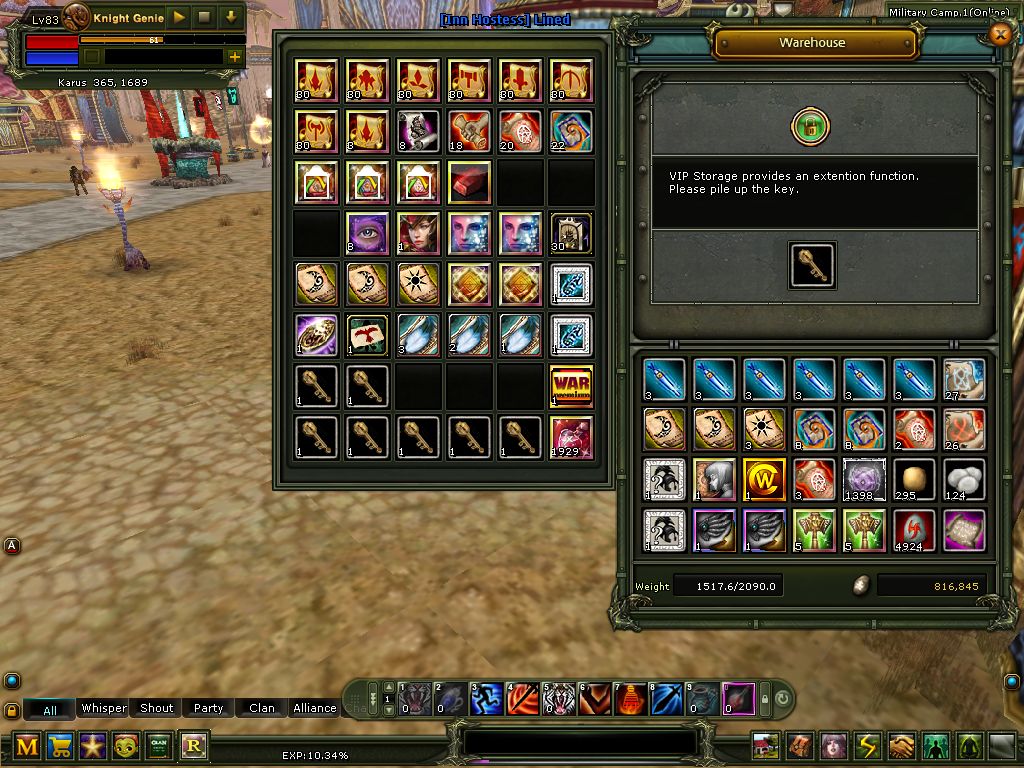
Task: Select the red gem stack of 4924
Action: (x=914, y=530)
